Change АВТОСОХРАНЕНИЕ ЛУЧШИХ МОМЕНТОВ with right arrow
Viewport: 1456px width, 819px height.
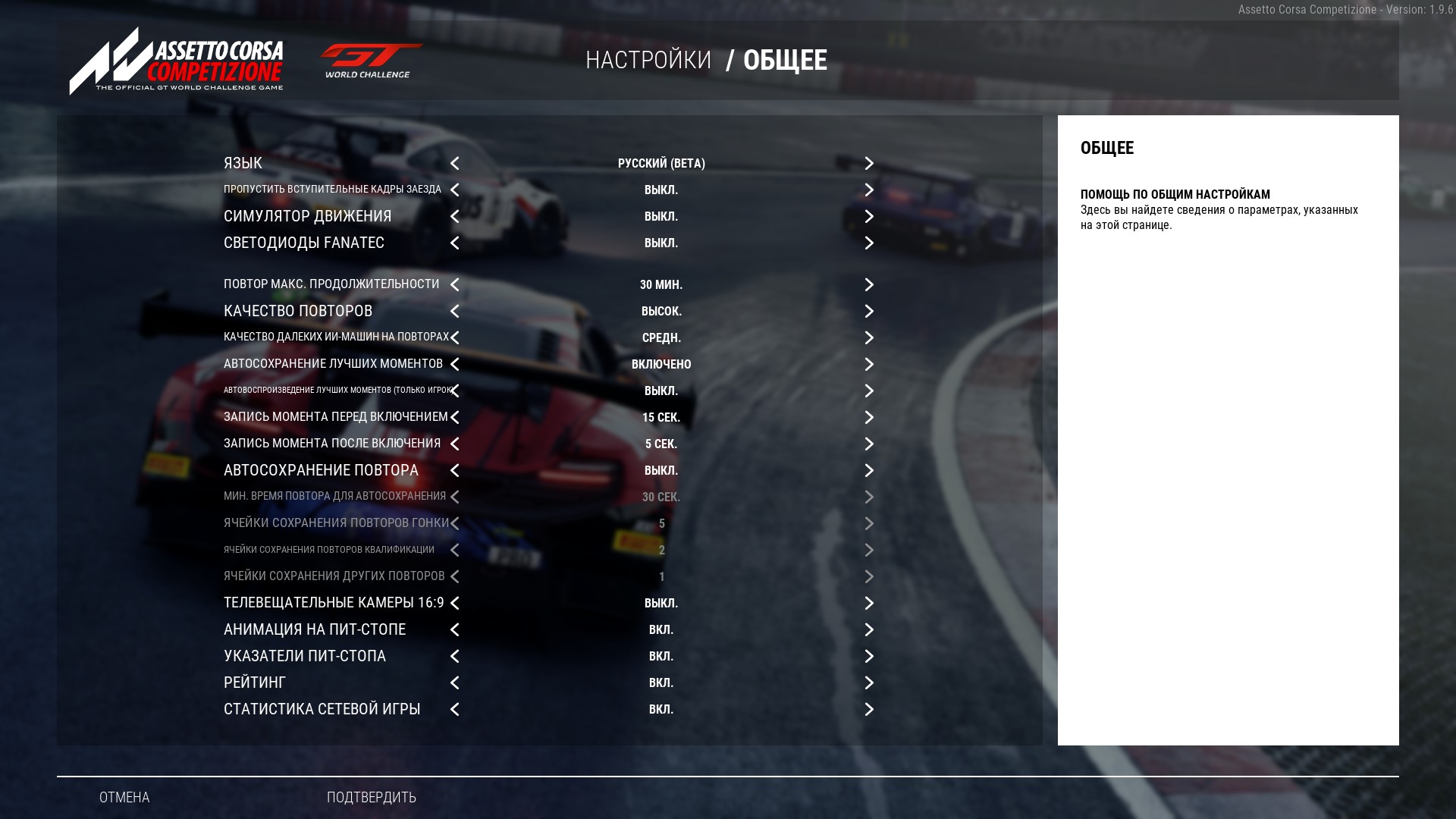(x=869, y=365)
